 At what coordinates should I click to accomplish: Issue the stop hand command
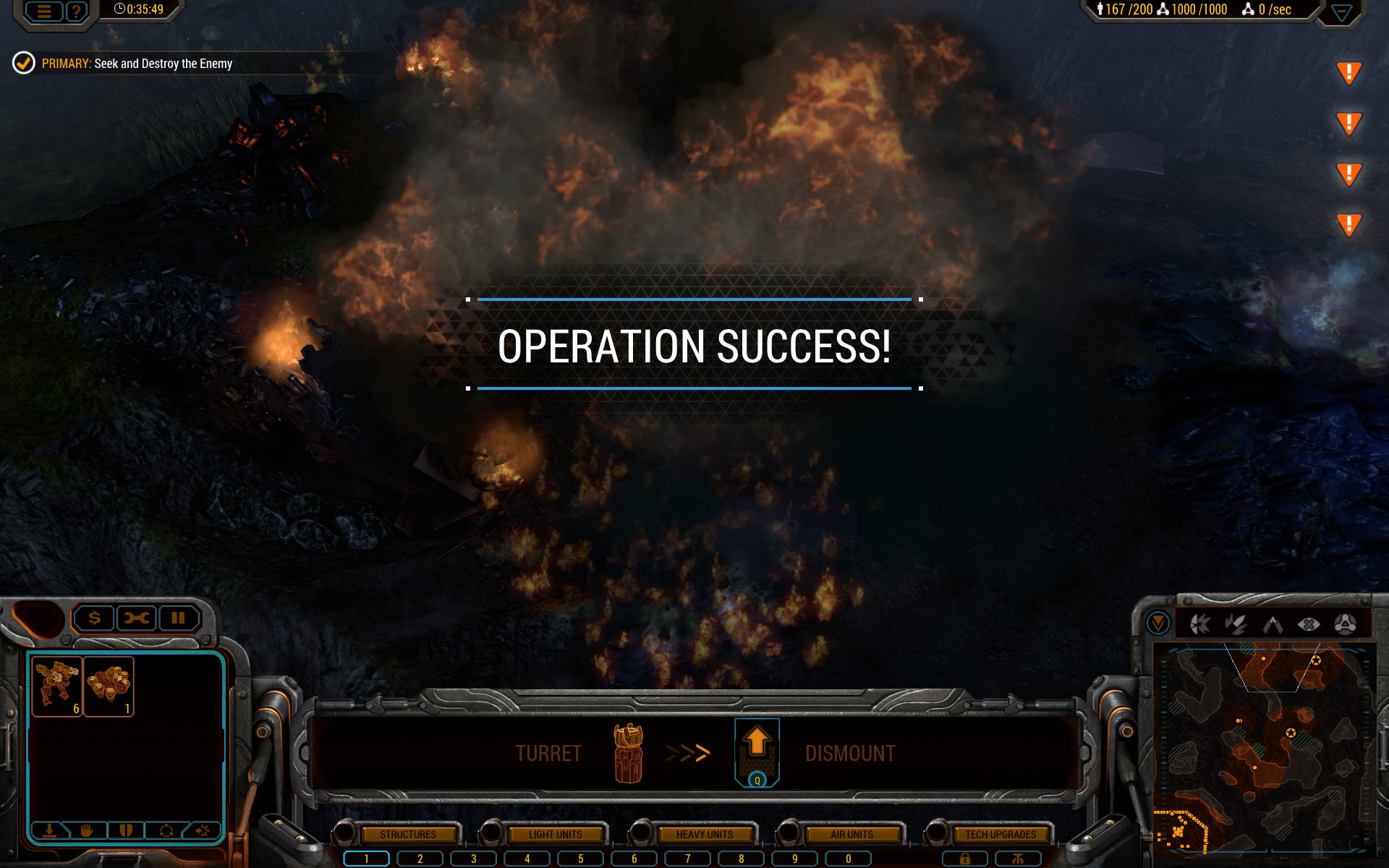pos(87,830)
